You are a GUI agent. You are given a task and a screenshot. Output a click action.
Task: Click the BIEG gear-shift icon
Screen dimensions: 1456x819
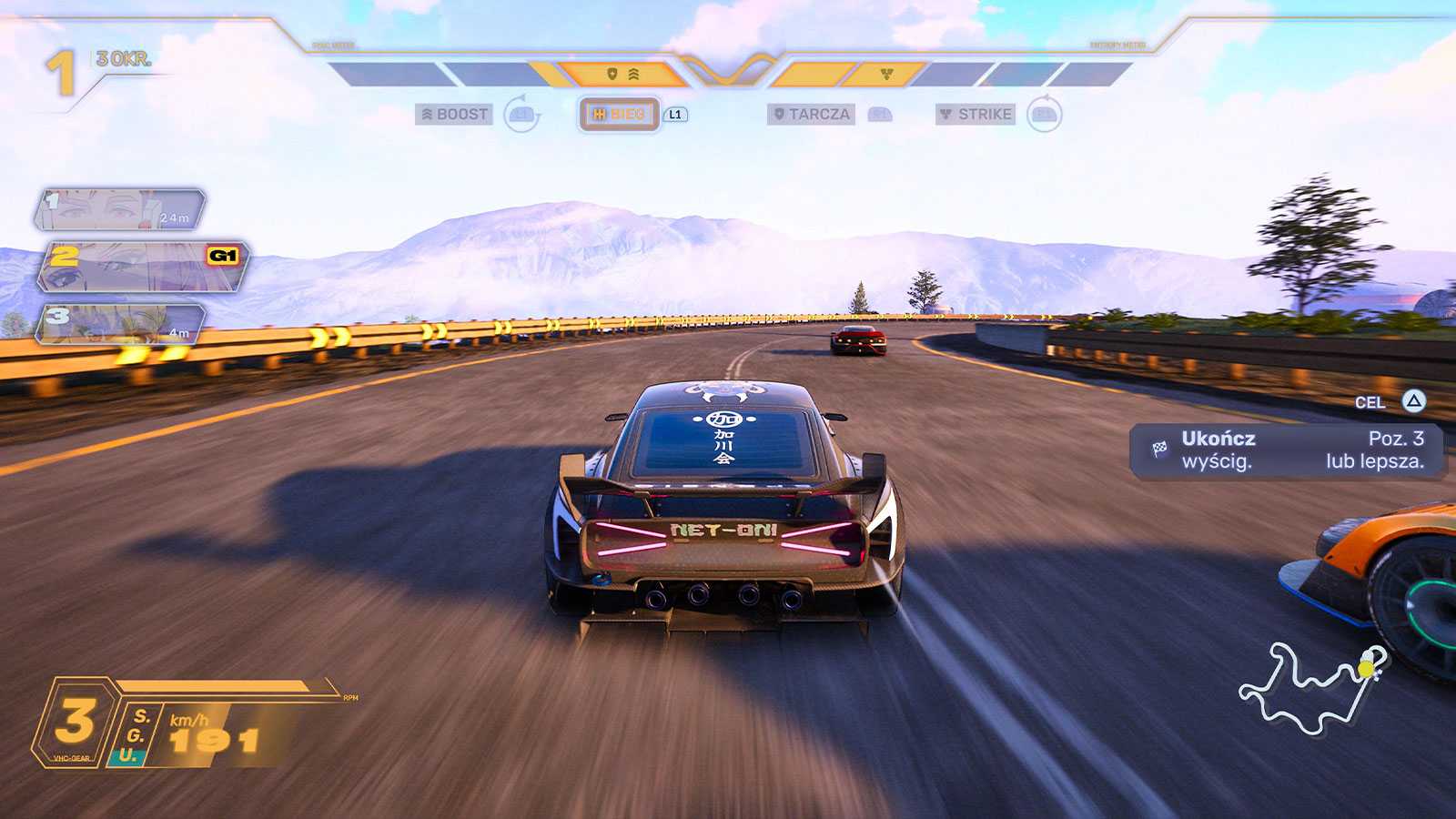[600, 115]
